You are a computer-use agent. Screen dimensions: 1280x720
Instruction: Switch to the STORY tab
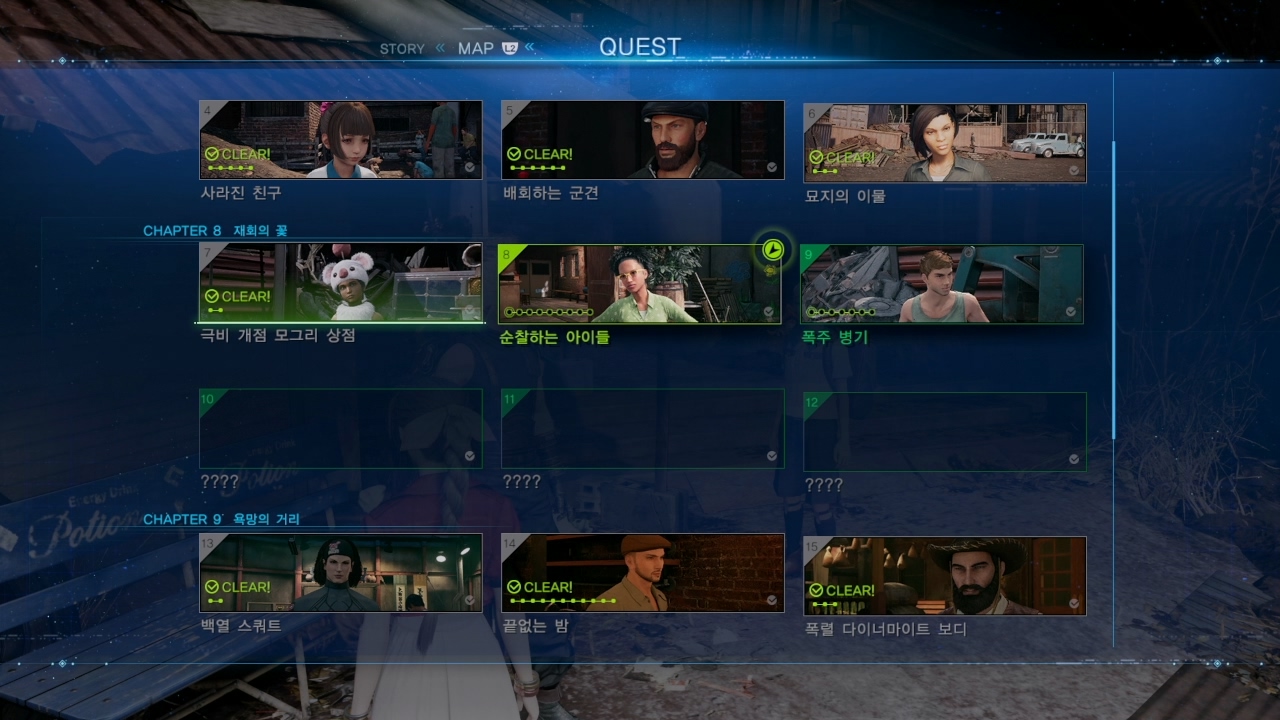(x=402, y=49)
